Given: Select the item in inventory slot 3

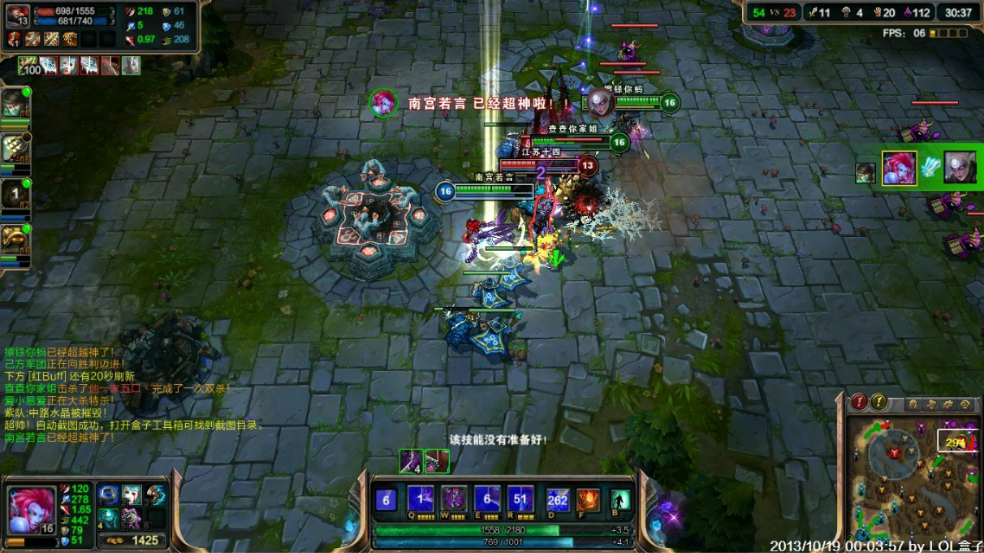Looking at the screenshot, I should [x=155, y=495].
